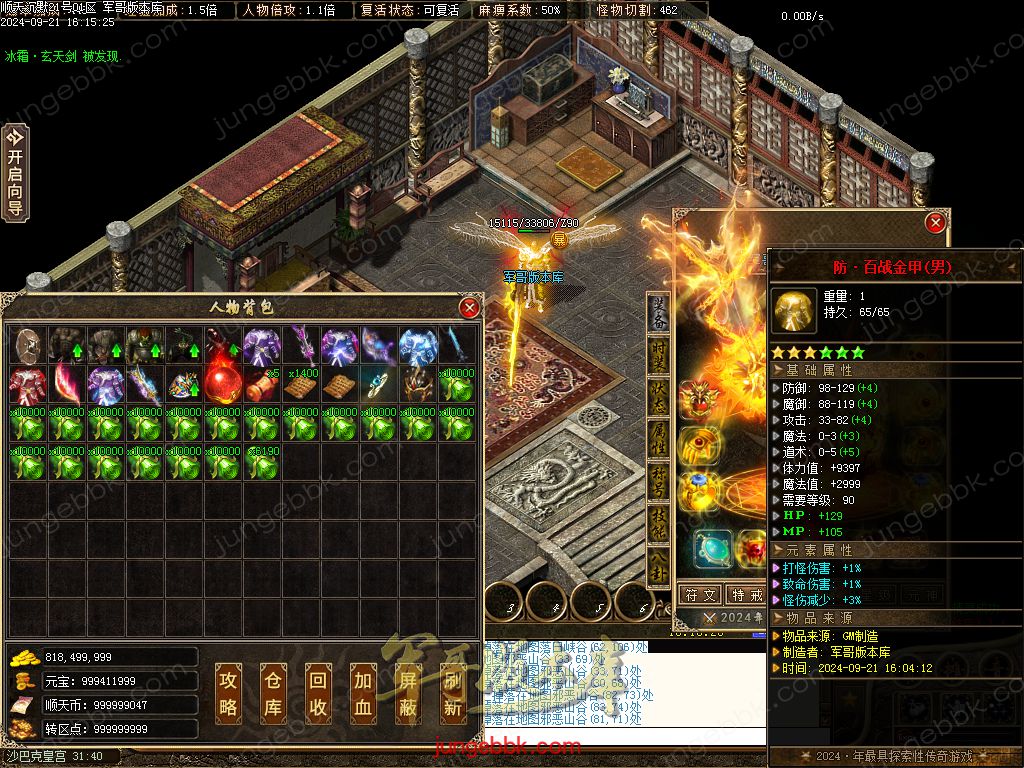Toggle the 屏蔽 shield button
The image size is (1024, 768).
(408, 693)
